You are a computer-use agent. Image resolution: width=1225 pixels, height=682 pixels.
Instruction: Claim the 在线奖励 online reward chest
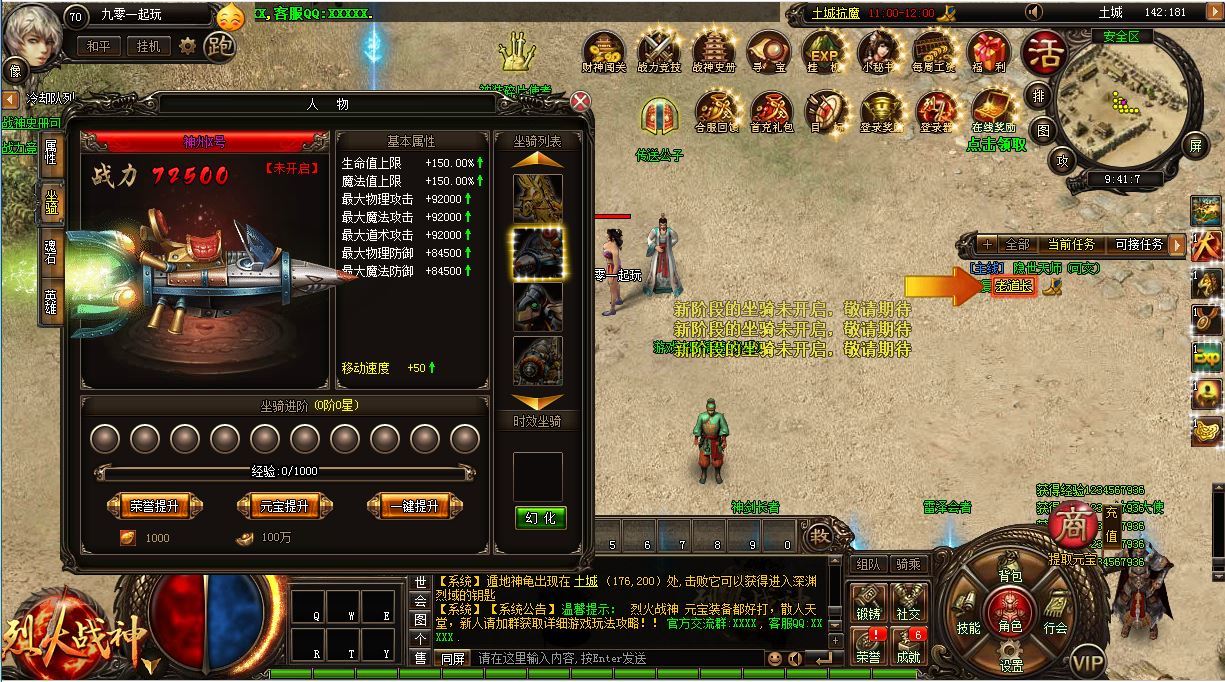(993, 110)
